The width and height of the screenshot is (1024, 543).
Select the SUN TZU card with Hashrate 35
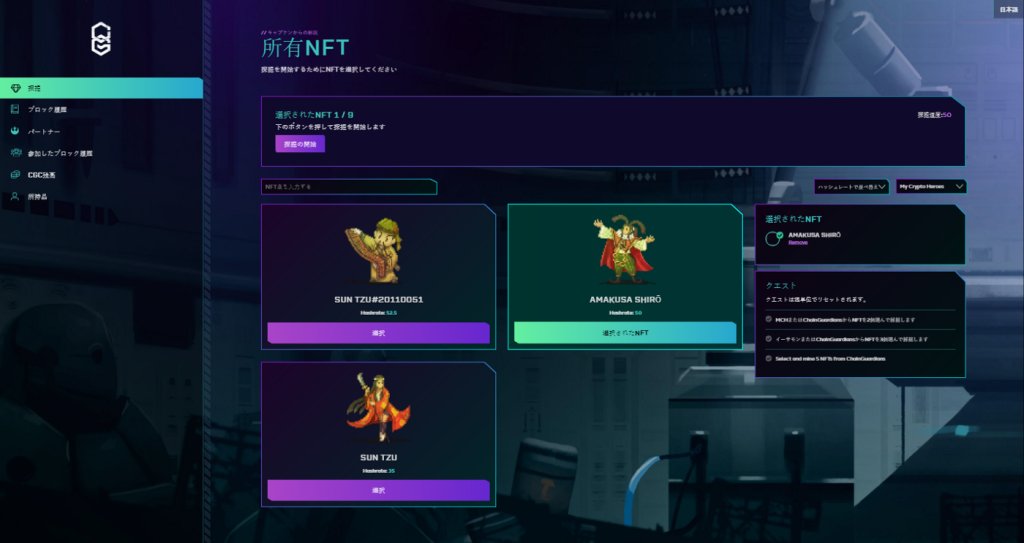click(x=378, y=490)
